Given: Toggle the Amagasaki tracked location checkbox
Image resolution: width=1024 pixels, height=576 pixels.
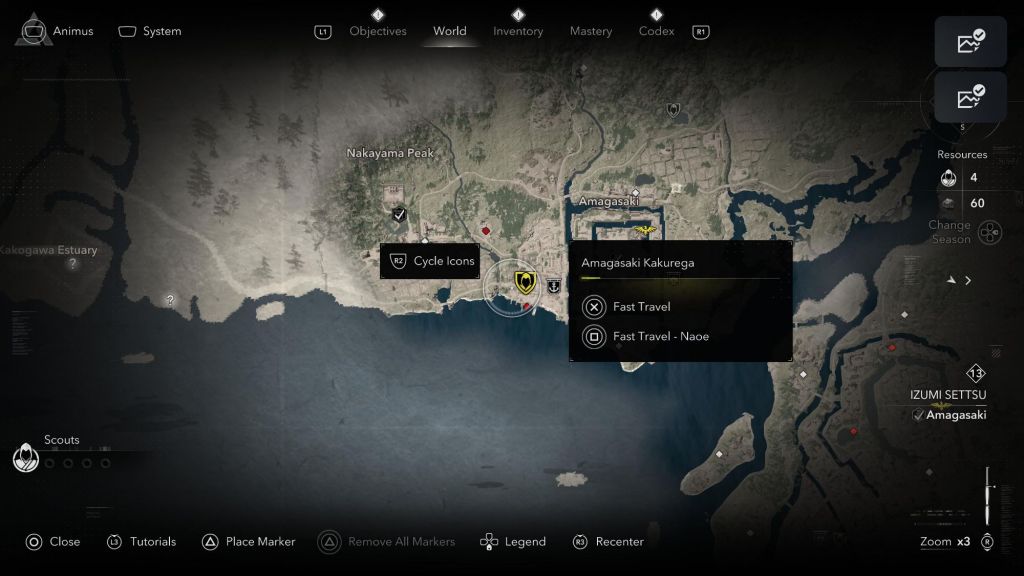Looking at the screenshot, I should tap(918, 415).
